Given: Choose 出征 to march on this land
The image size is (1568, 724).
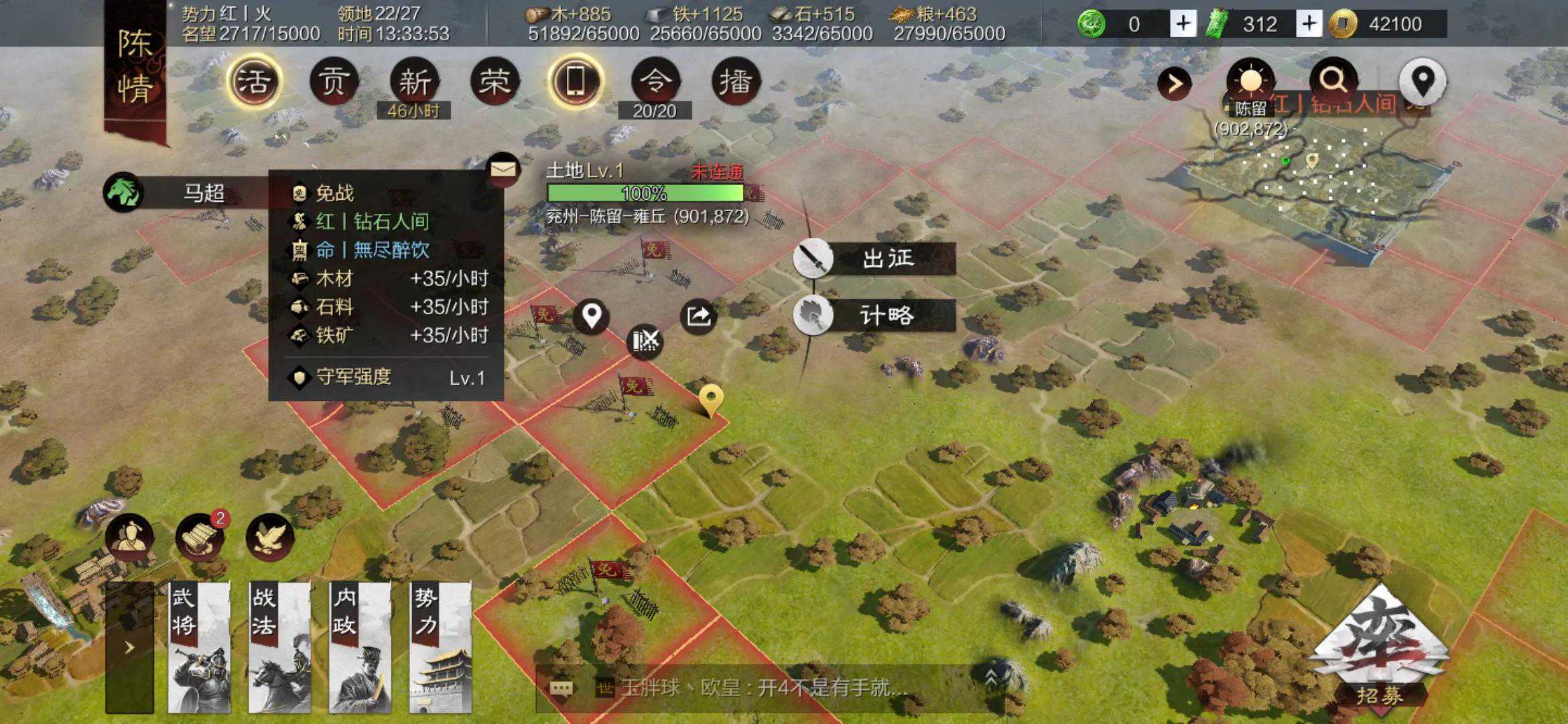Looking at the screenshot, I should tap(875, 258).
